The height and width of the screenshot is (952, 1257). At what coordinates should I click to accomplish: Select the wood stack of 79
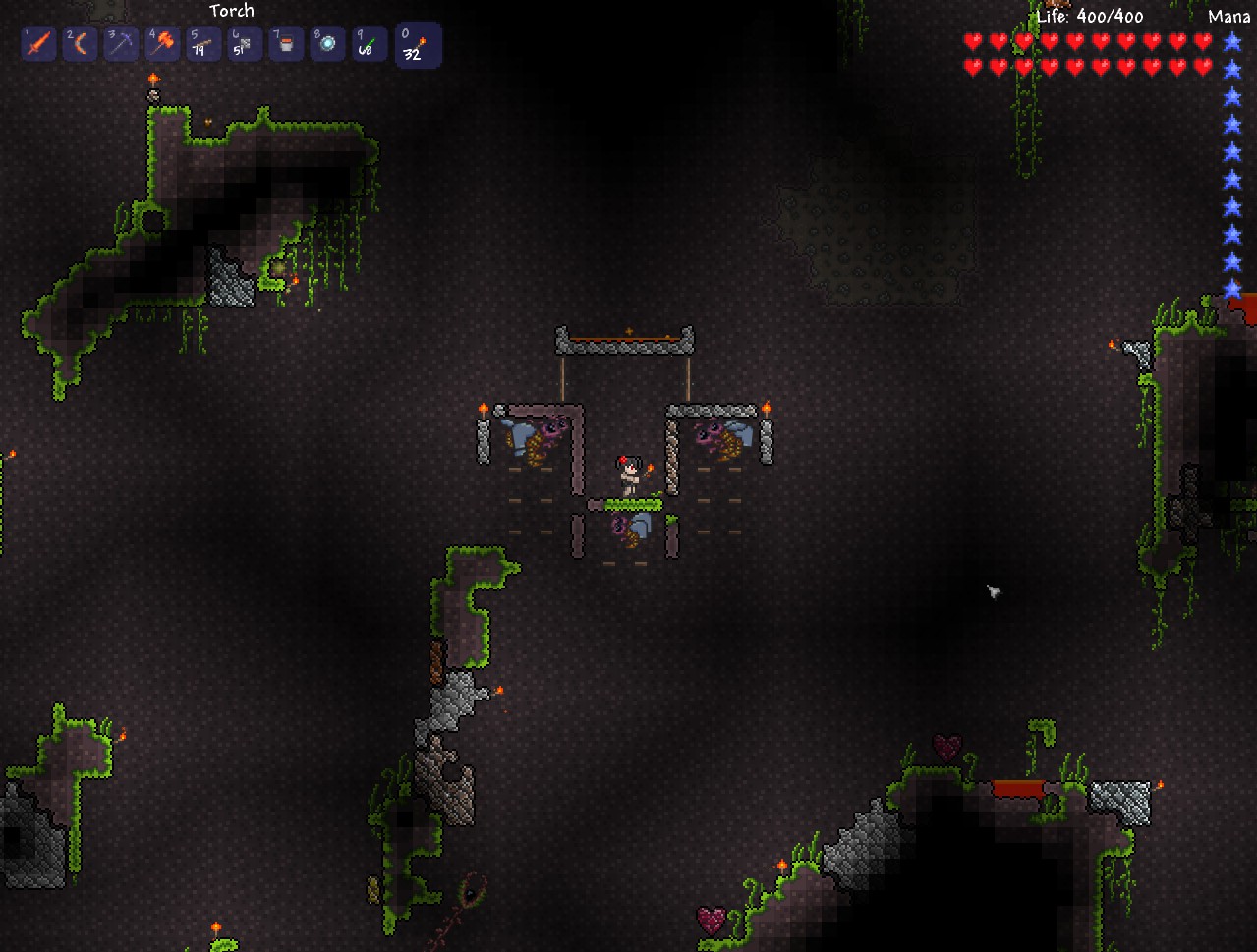click(x=203, y=44)
